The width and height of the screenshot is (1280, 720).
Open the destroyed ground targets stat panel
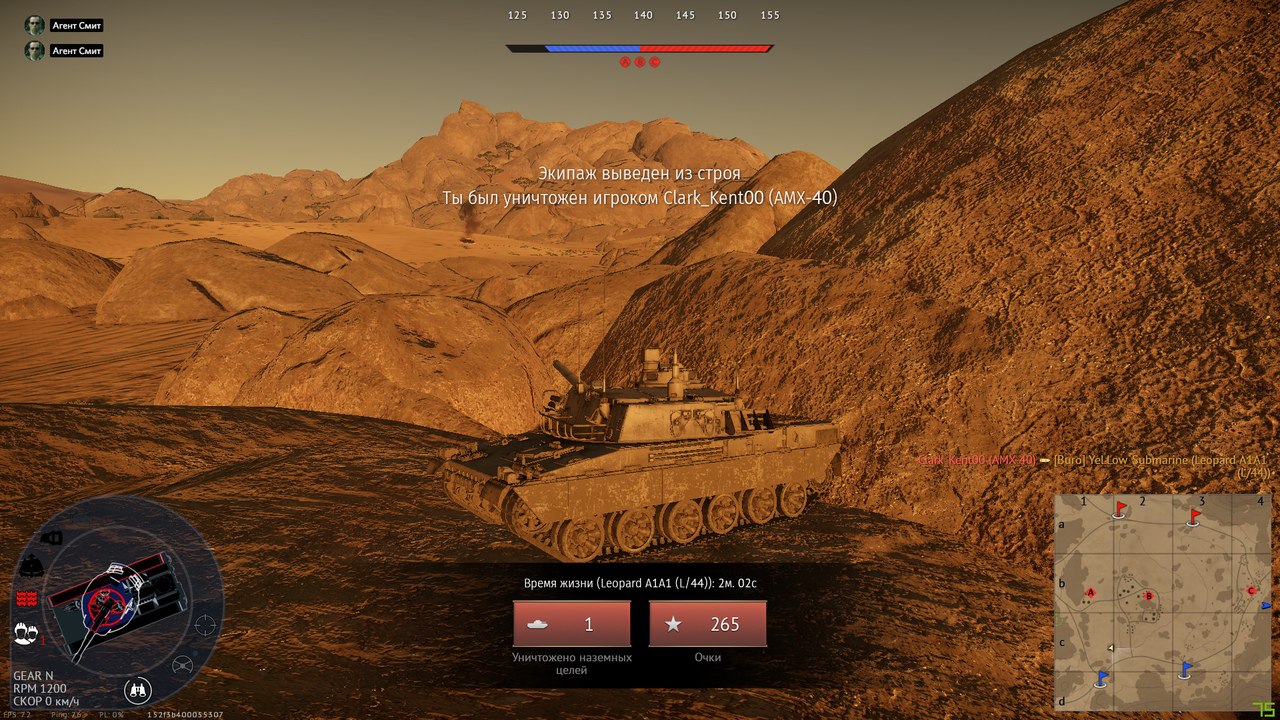572,624
